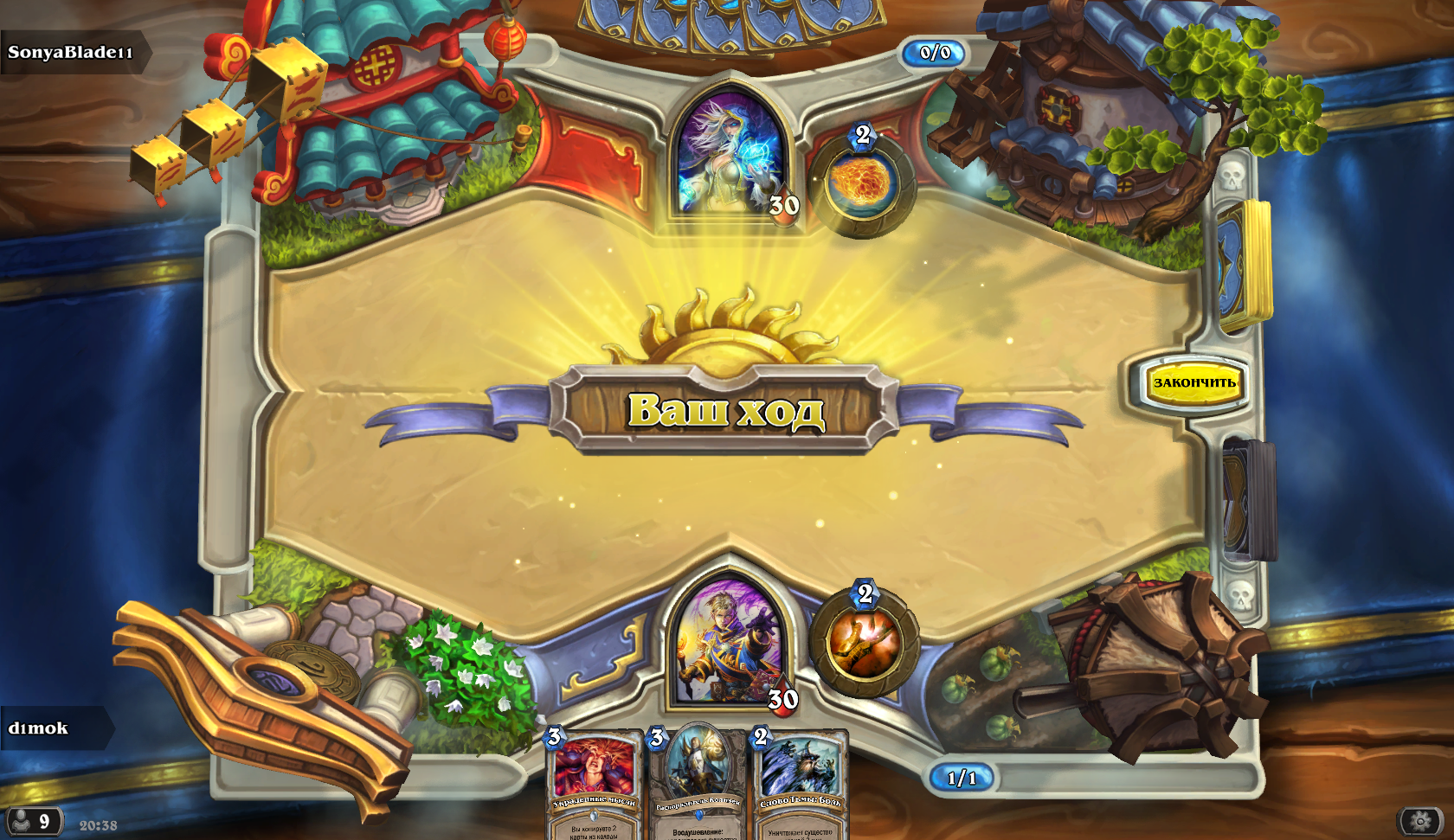Click the opponent's deck pile

[1245, 264]
